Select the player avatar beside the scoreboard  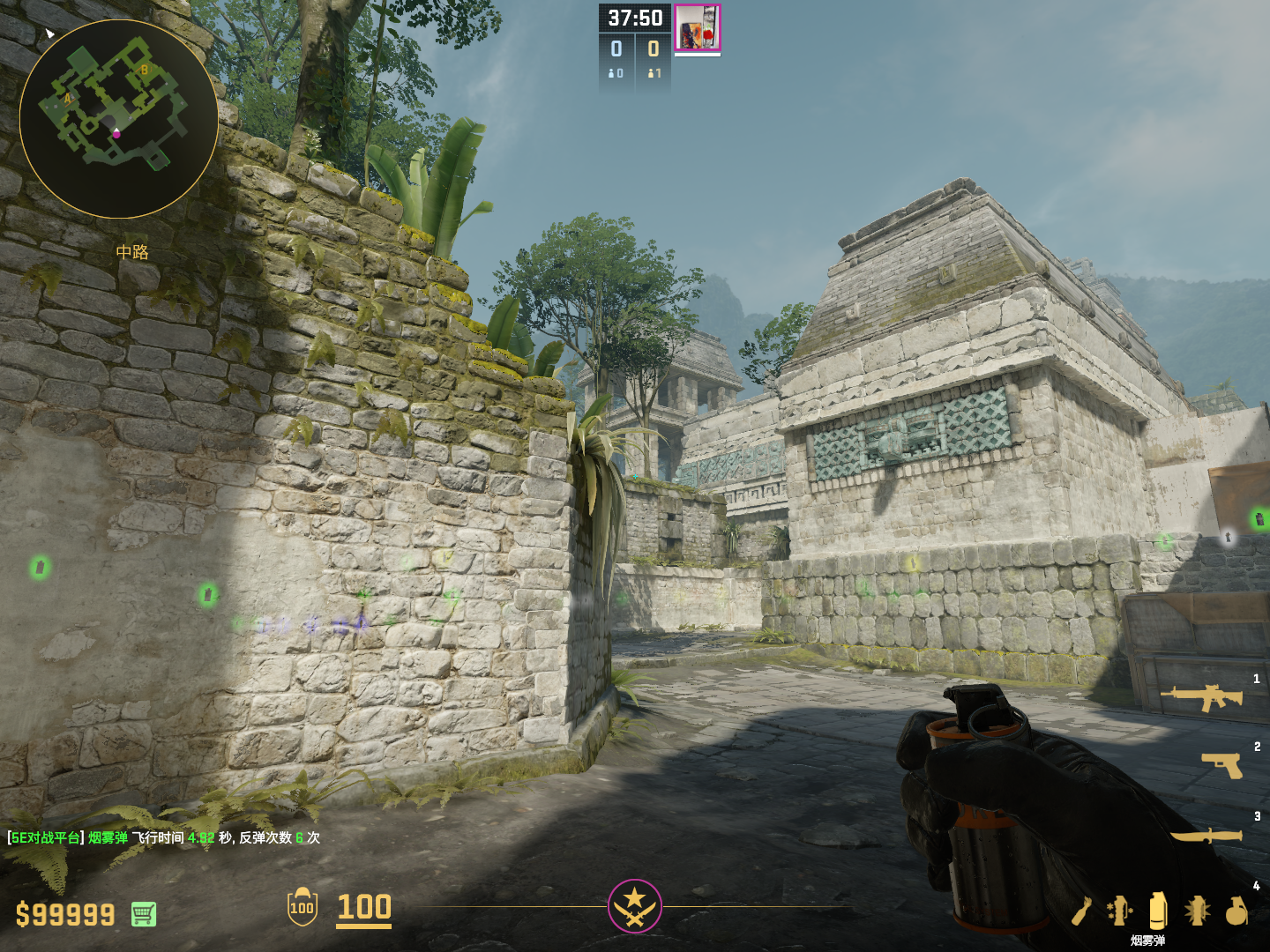click(x=697, y=27)
